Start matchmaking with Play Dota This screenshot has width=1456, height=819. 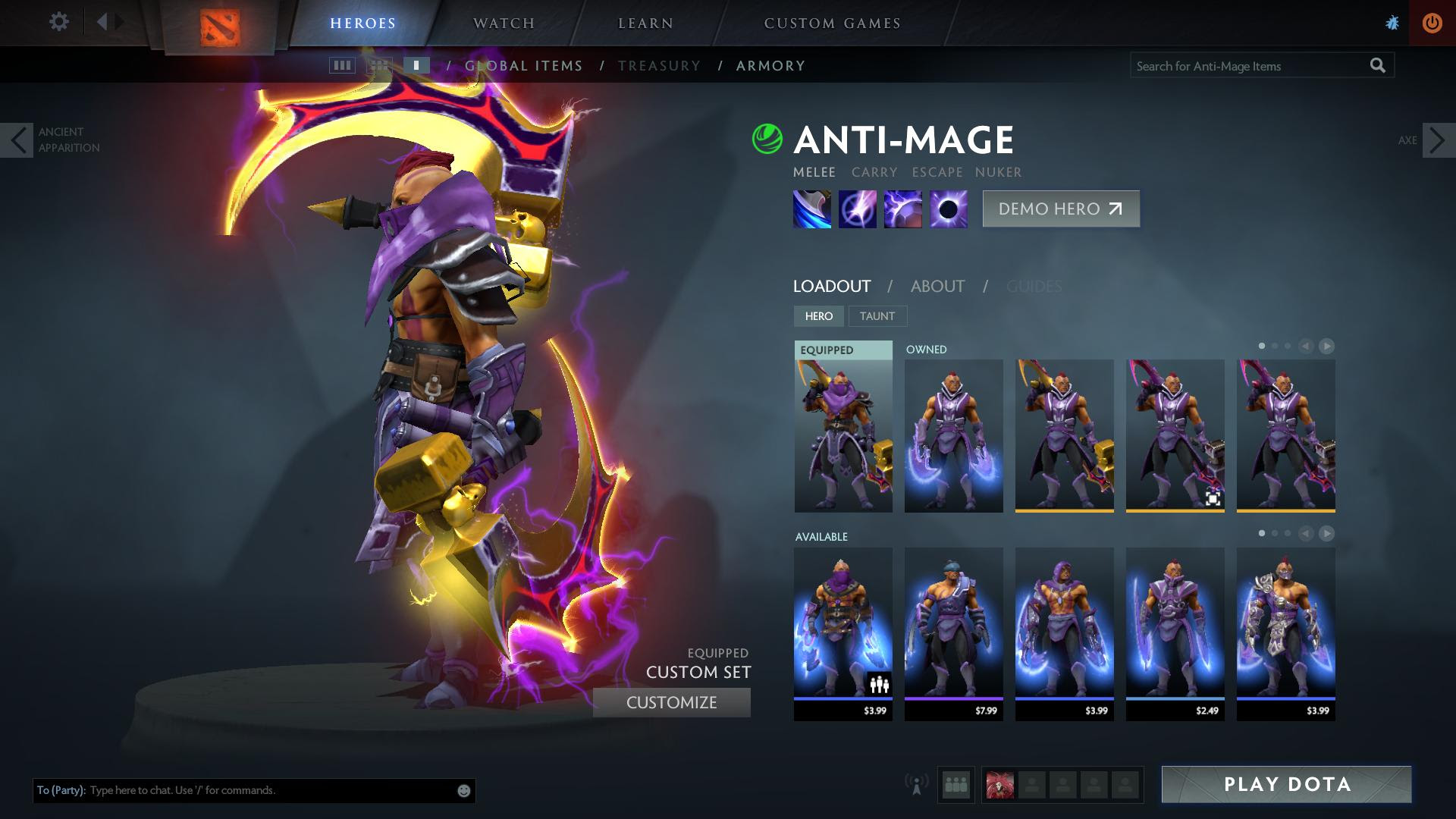[x=1286, y=784]
